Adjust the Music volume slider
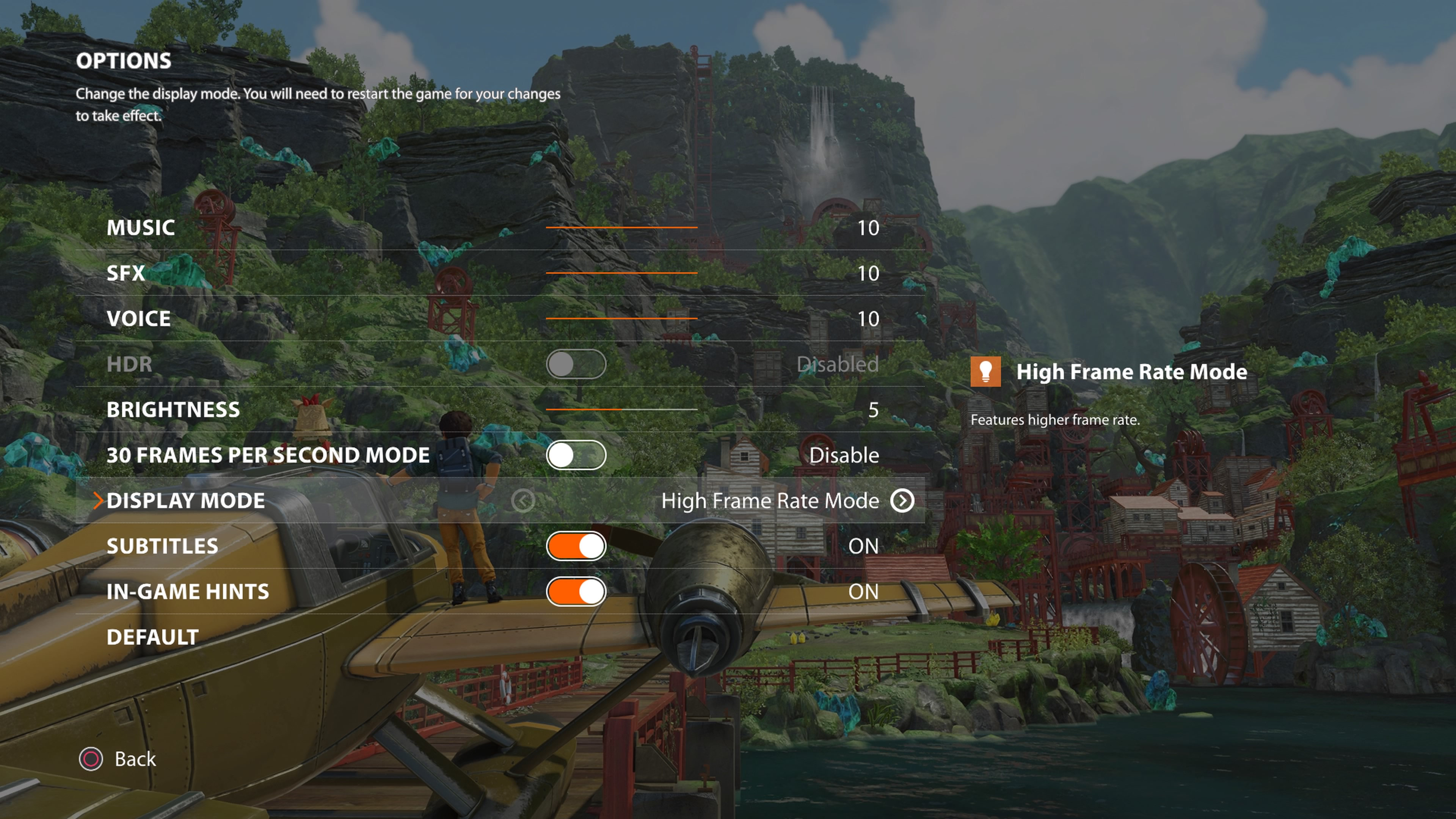Viewport: 1456px width, 819px height. click(x=622, y=227)
